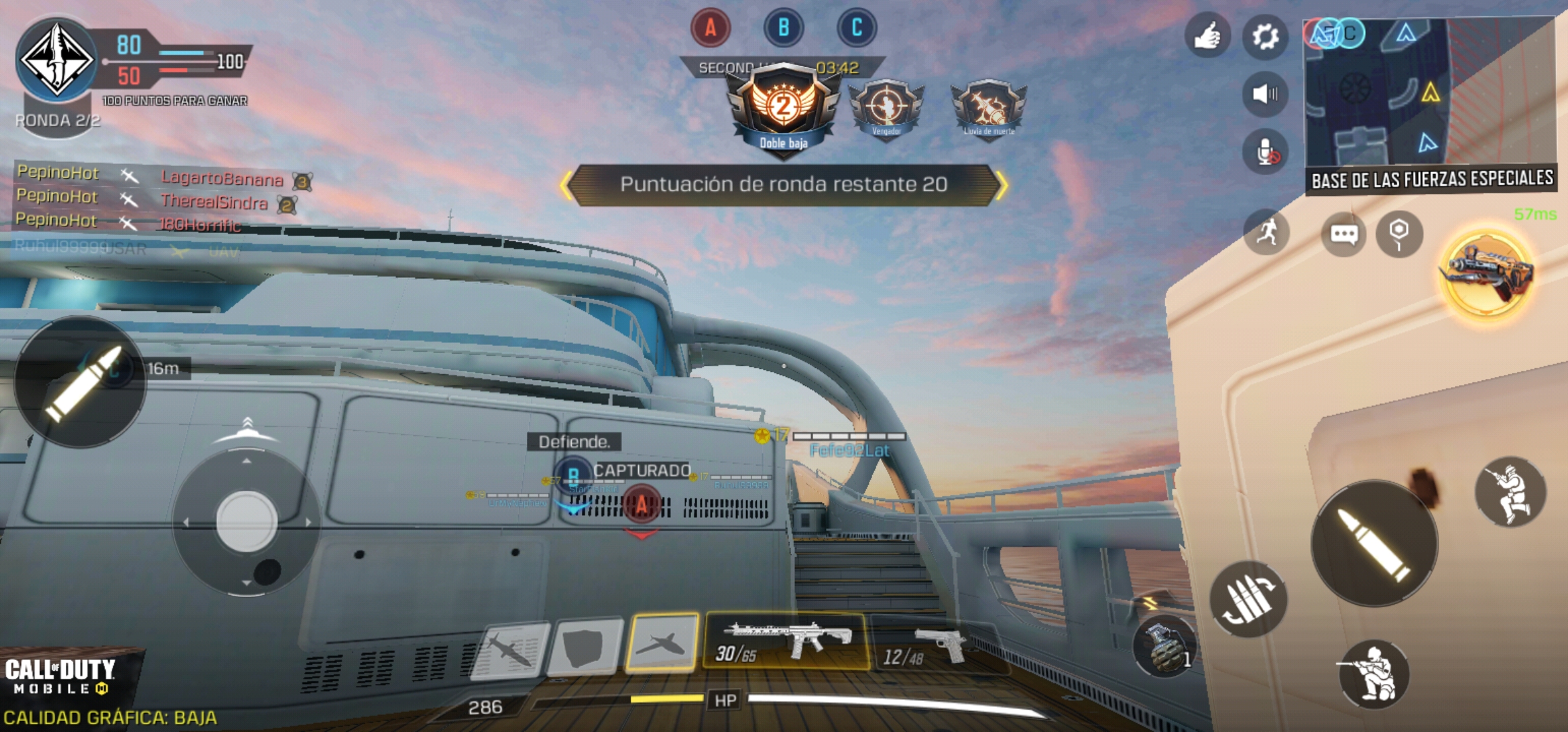Fire with the right bullet button

point(1374,543)
